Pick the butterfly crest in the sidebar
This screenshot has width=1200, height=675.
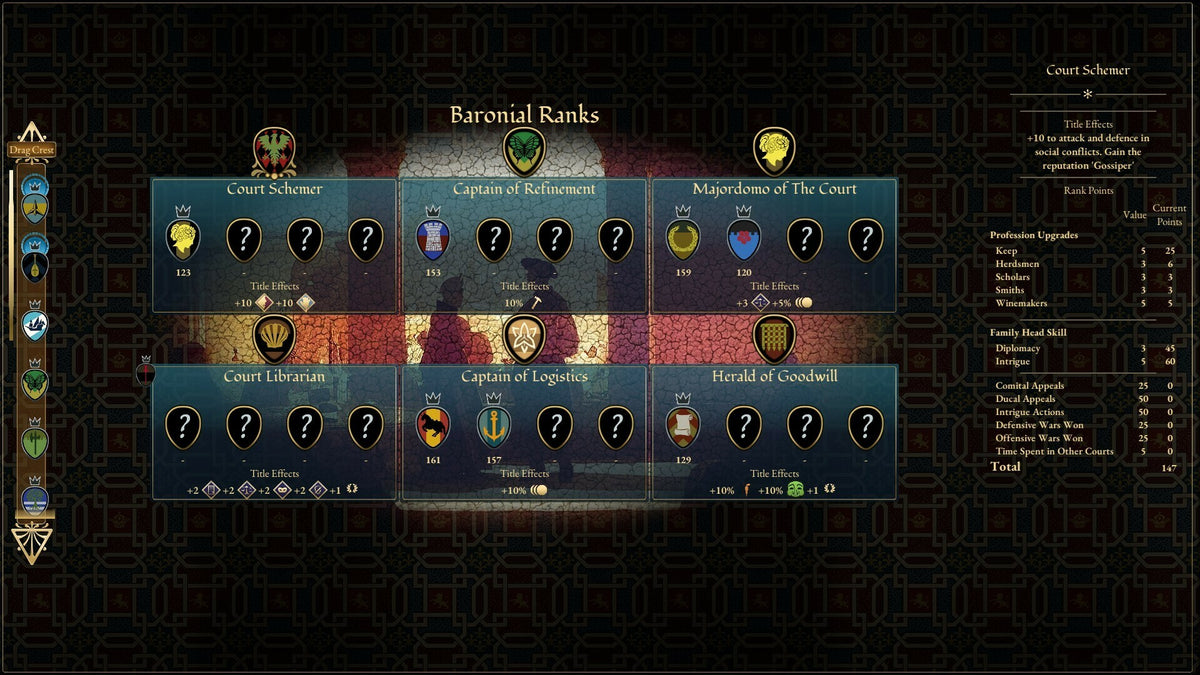pos(35,383)
